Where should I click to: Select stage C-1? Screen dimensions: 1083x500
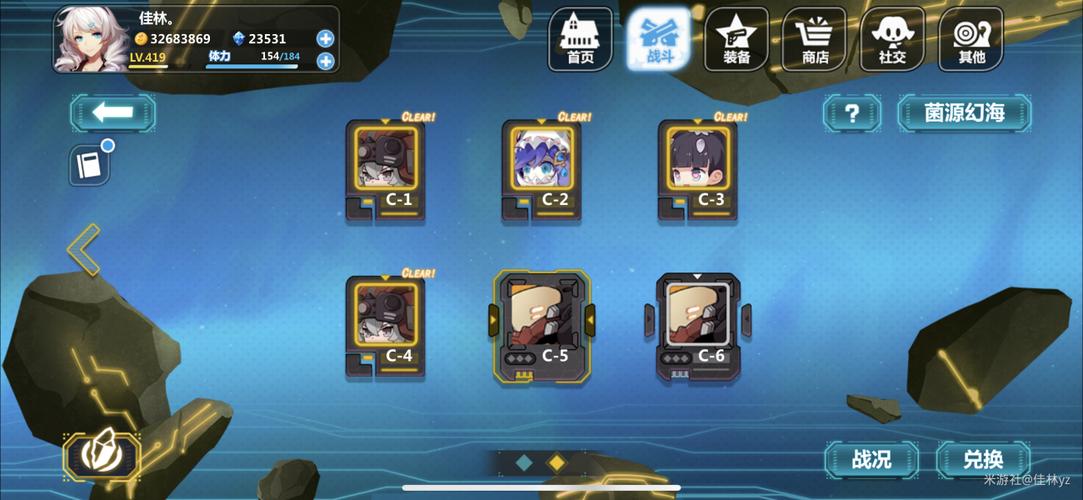point(386,169)
